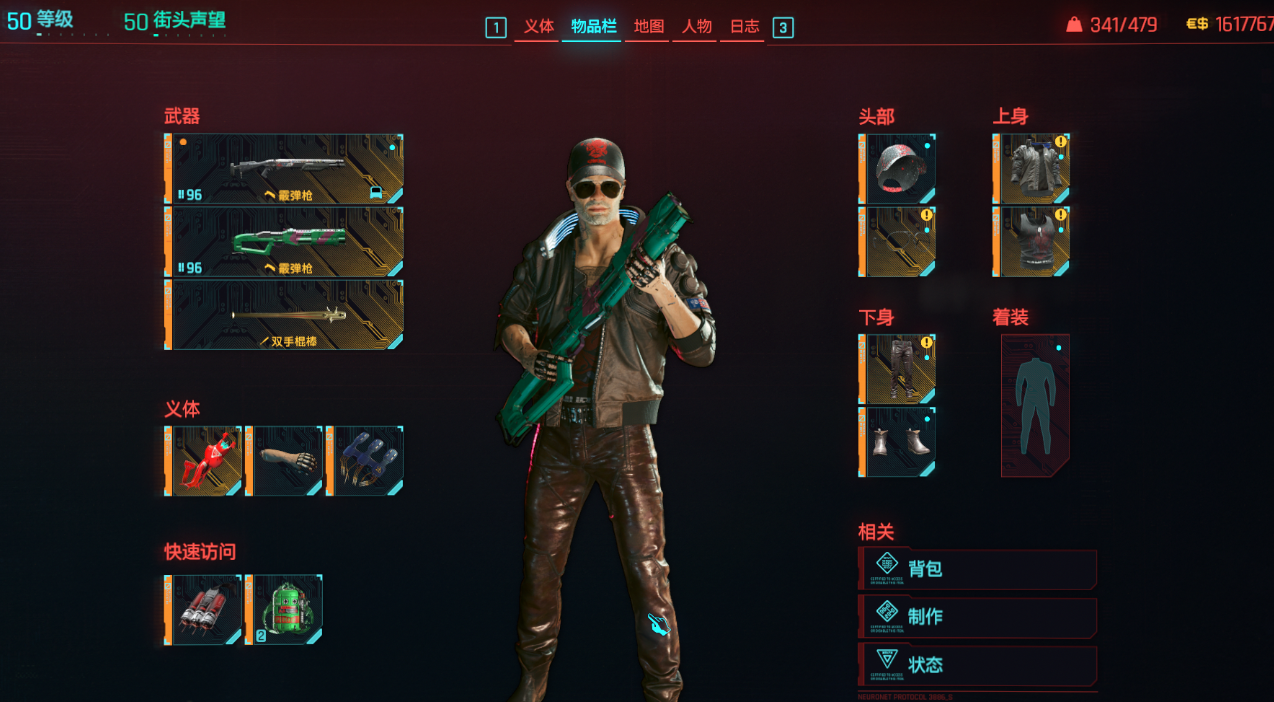Open the red arm cyberware slot
Image resolution: width=1274 pixels, height=702 pixels.
tap(205, 461)
